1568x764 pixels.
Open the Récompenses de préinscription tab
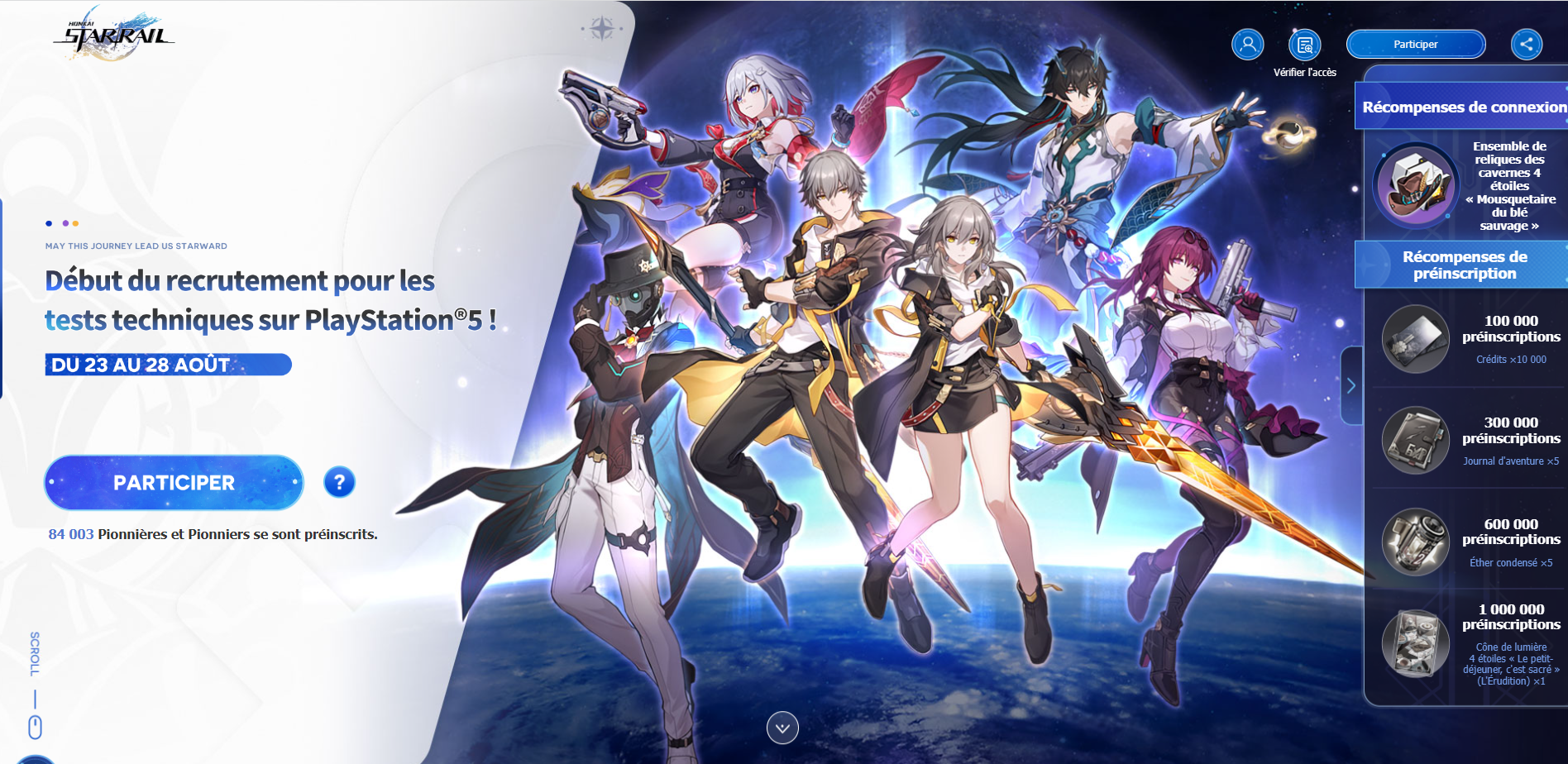click(1465, 265)
